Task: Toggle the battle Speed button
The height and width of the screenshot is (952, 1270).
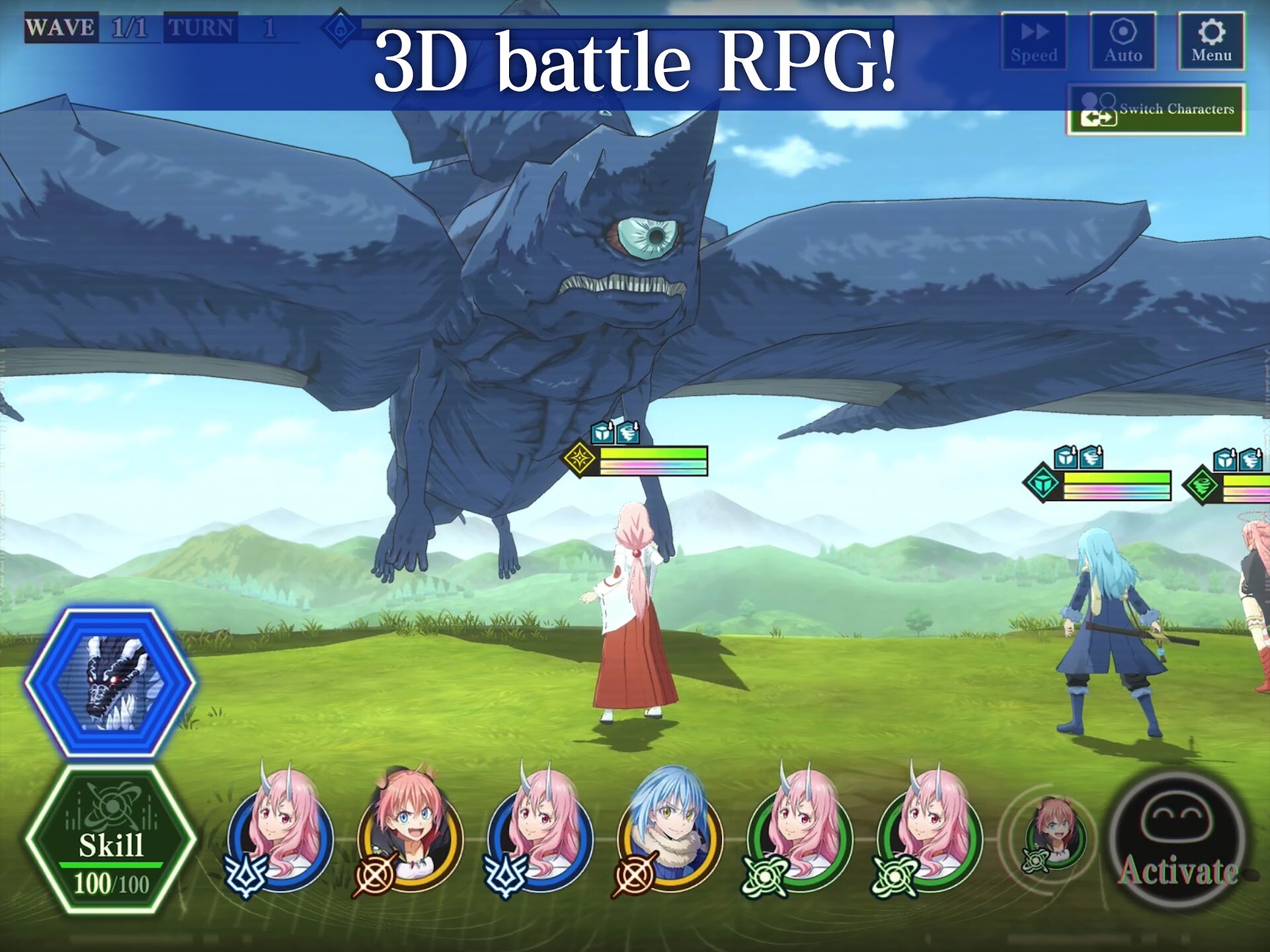Action: coord(1034,41)
